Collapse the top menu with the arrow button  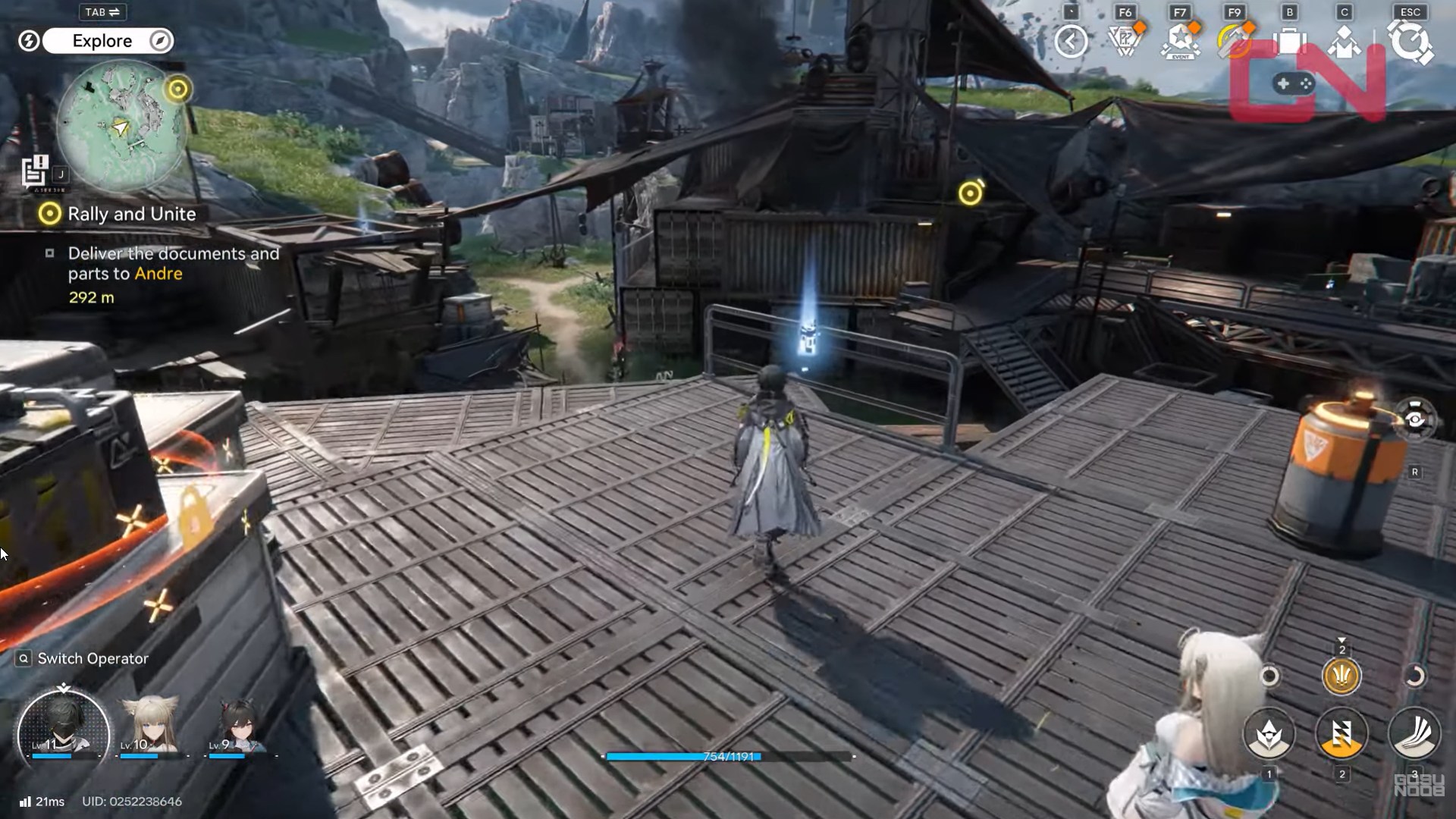click(x=1071, y=41)
